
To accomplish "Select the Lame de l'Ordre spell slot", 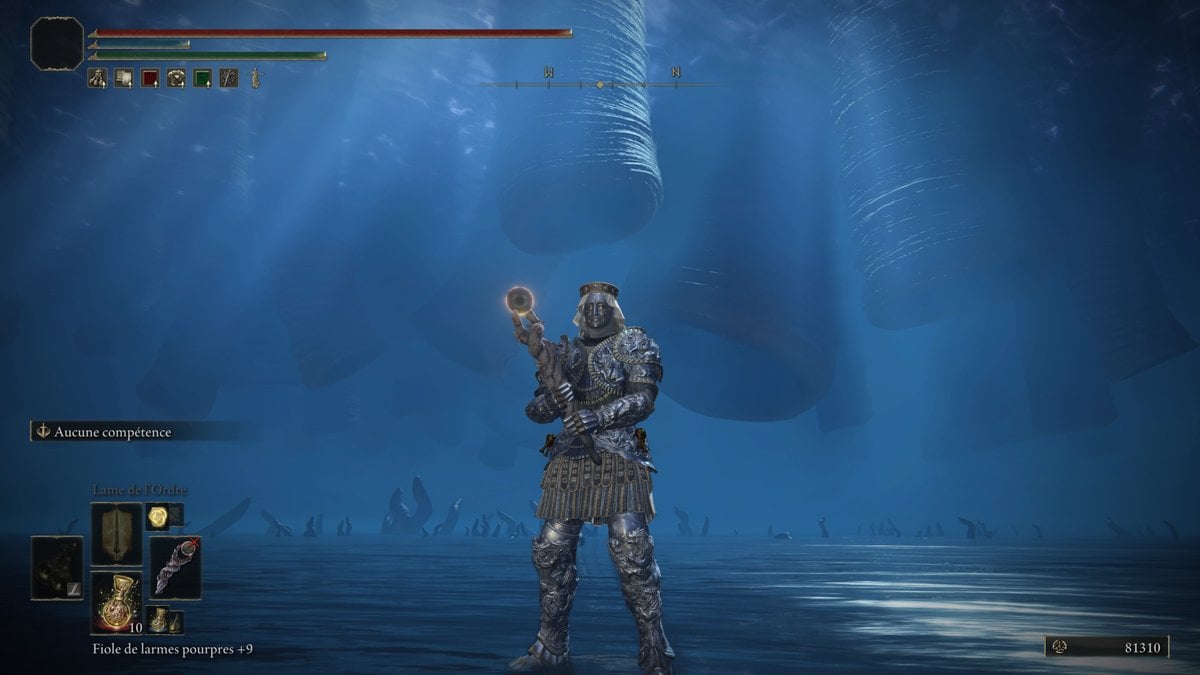I will click(x=116, y=534).
